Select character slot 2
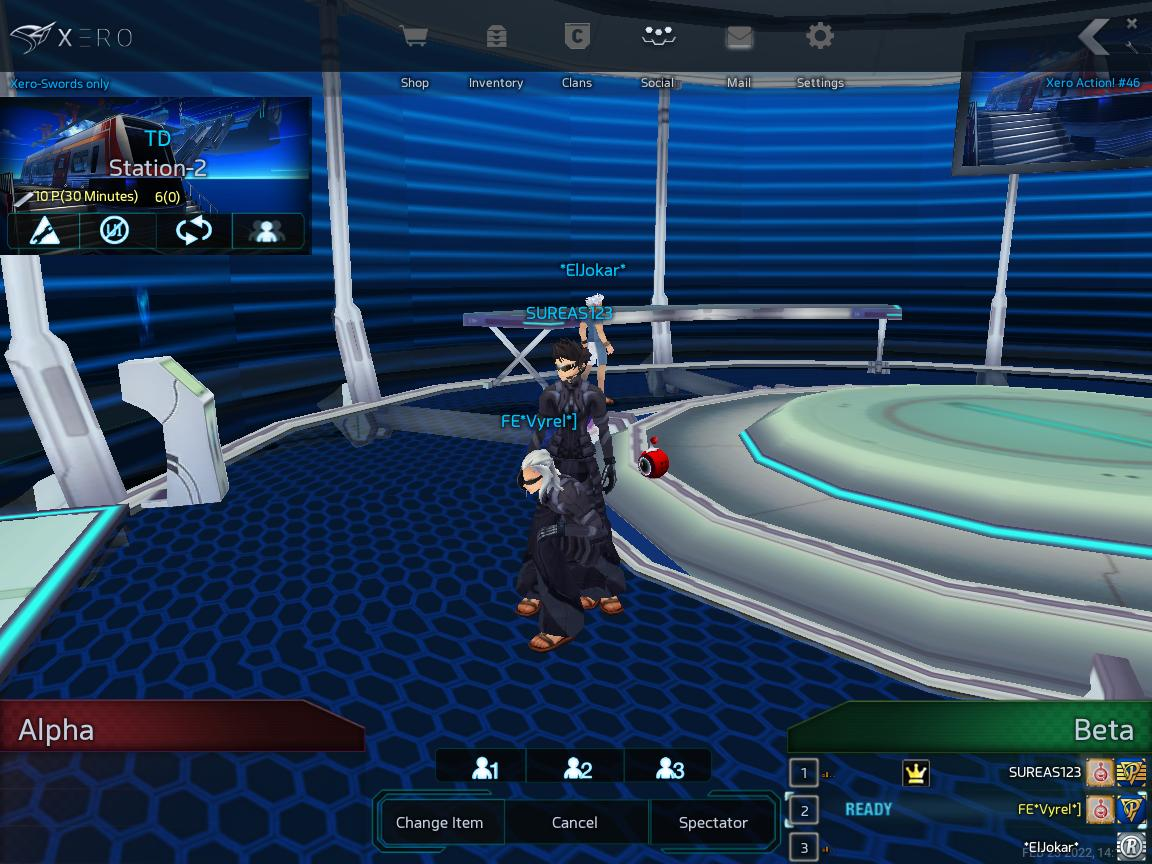This screenshot has width=1152, height=864. coord(577,768)
